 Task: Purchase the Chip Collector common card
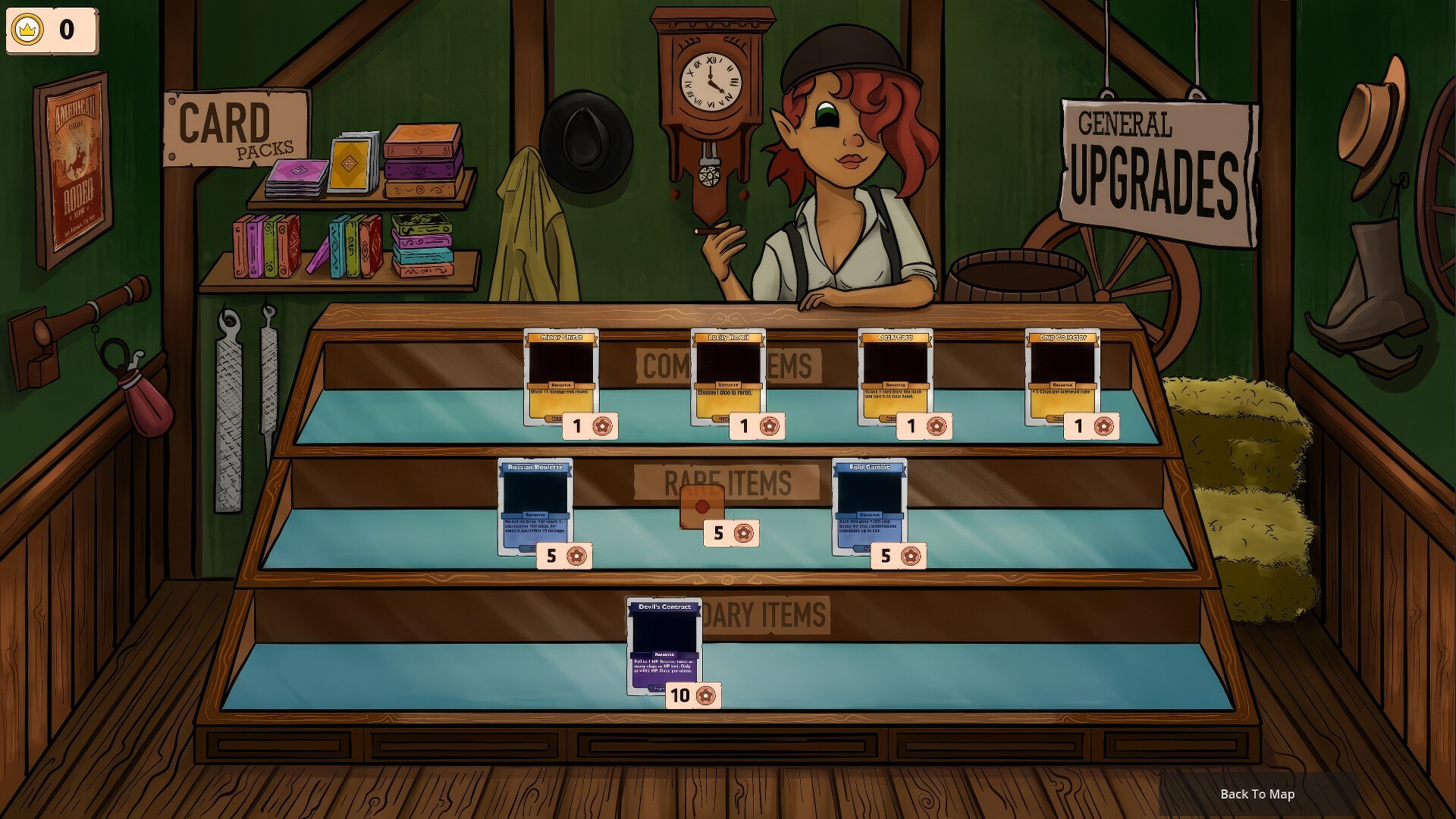pos(1062,375)
